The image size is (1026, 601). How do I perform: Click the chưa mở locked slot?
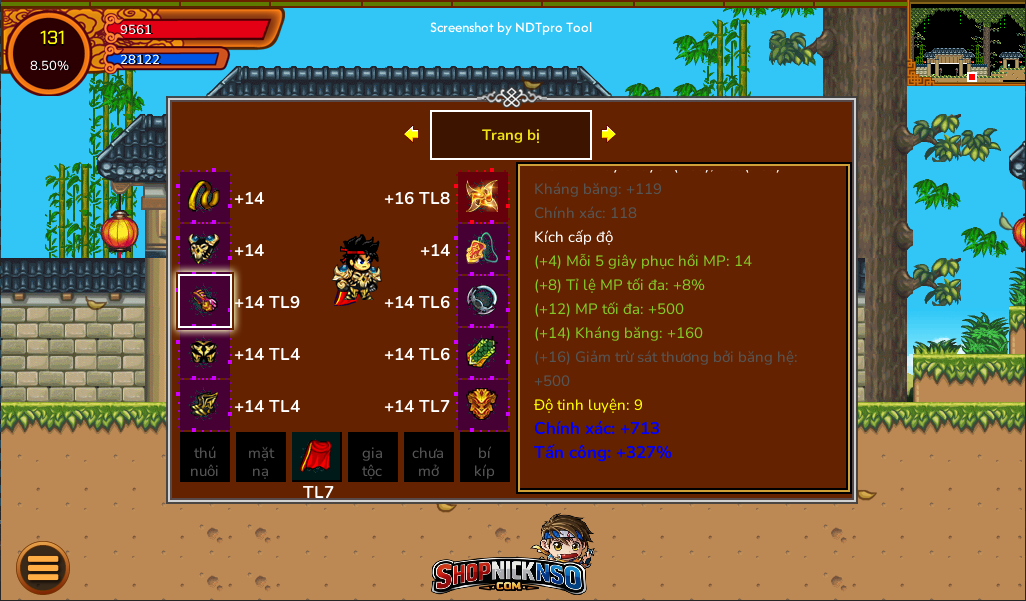tap(428, 457)
